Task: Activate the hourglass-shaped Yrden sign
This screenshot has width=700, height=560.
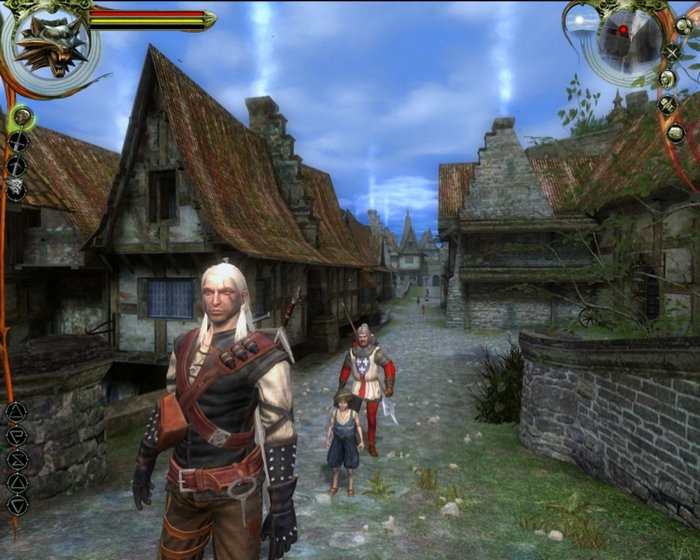Action: pos(16,459)
